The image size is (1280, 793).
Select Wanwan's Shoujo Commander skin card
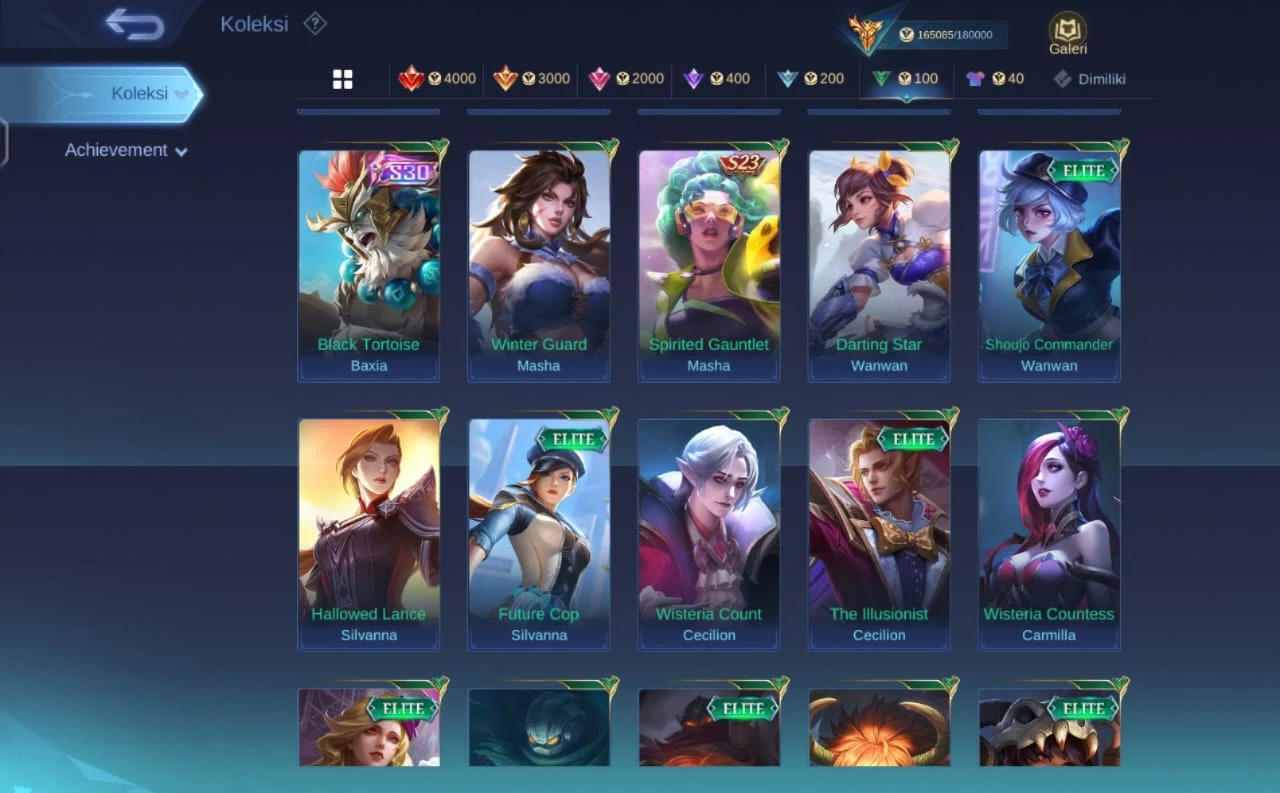coord(1049,265)
